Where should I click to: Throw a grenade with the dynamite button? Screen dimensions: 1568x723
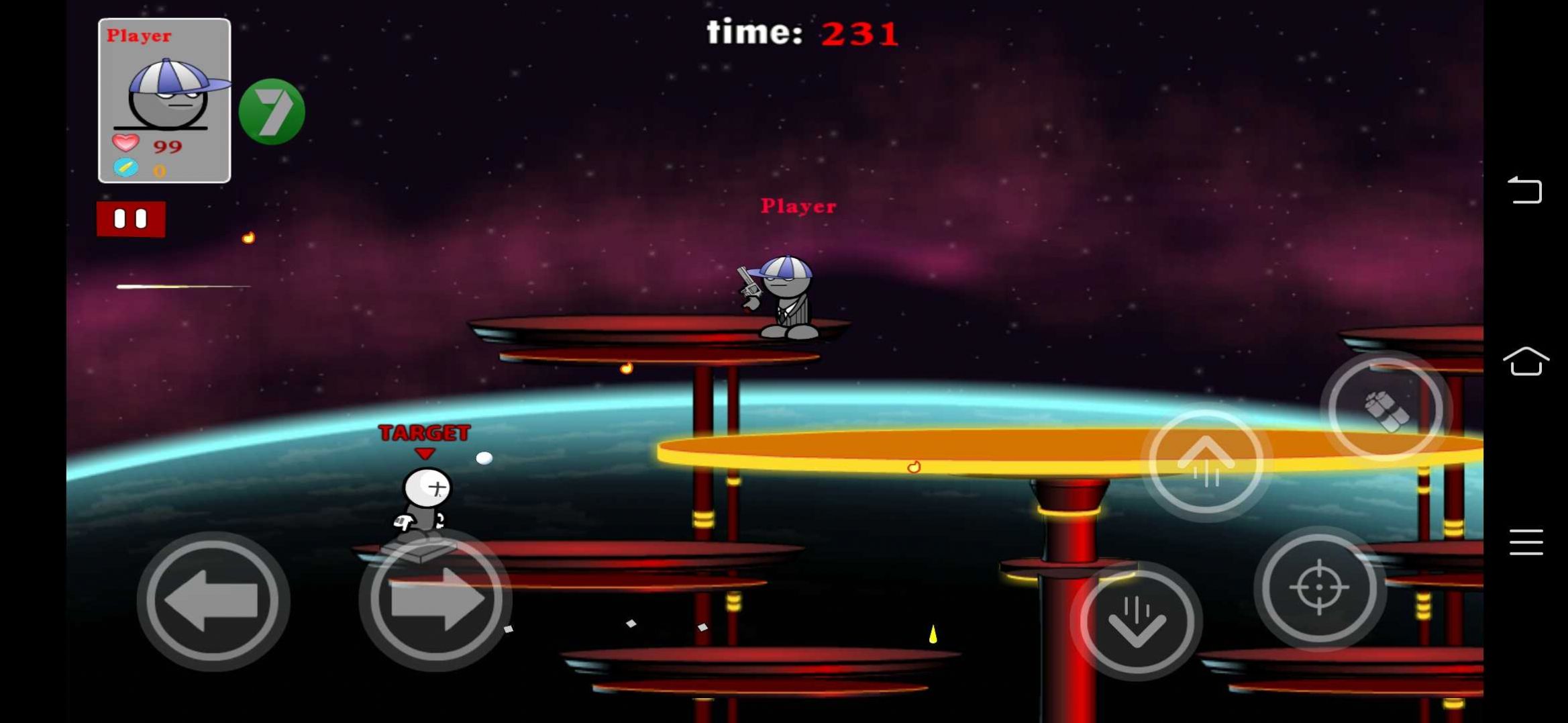1386,409
